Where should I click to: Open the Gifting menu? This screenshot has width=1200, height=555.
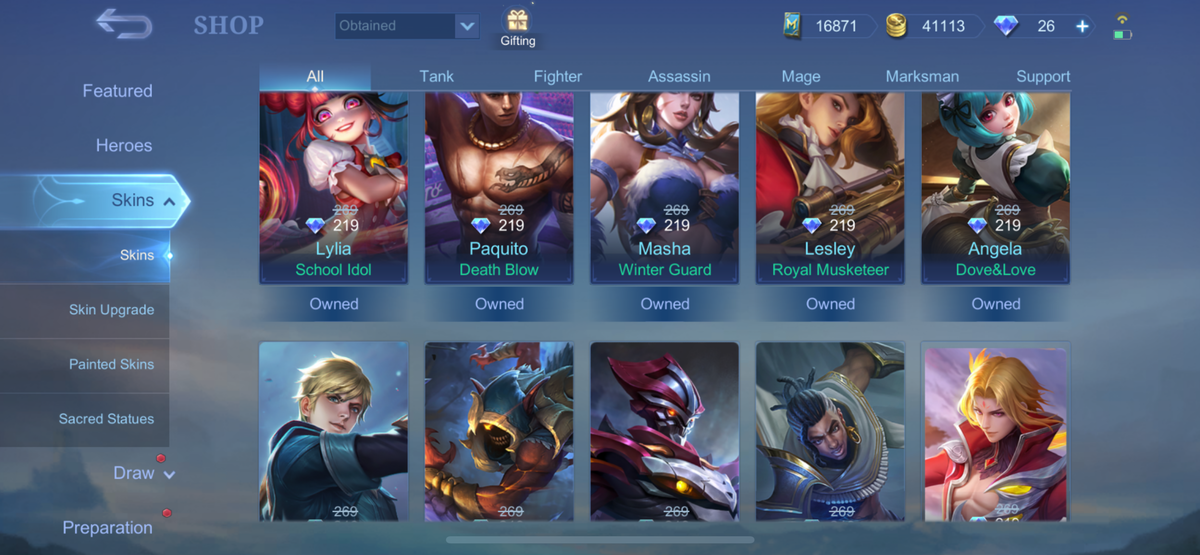click(x=517, y=28)
